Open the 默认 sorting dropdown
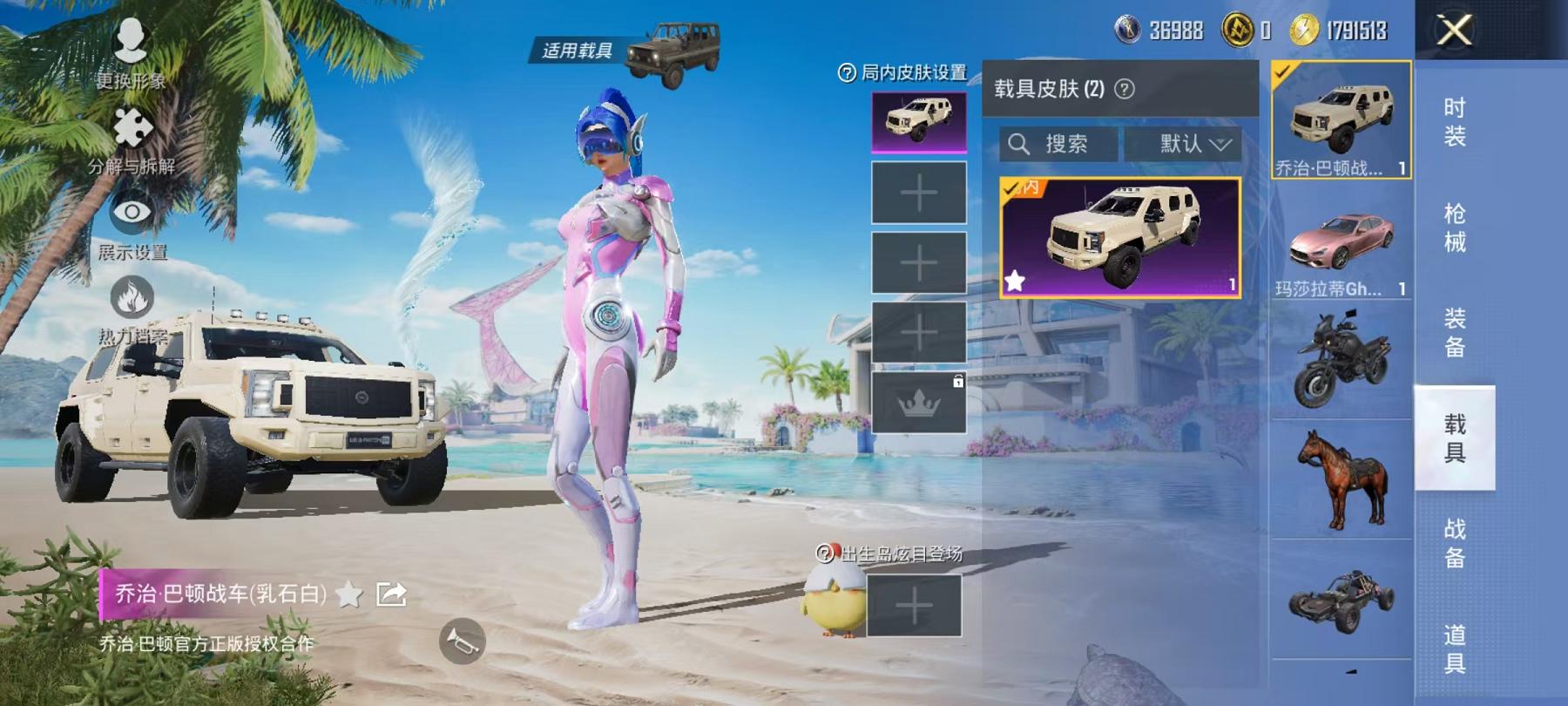 pyautogui.click(x=1188, y=144)
